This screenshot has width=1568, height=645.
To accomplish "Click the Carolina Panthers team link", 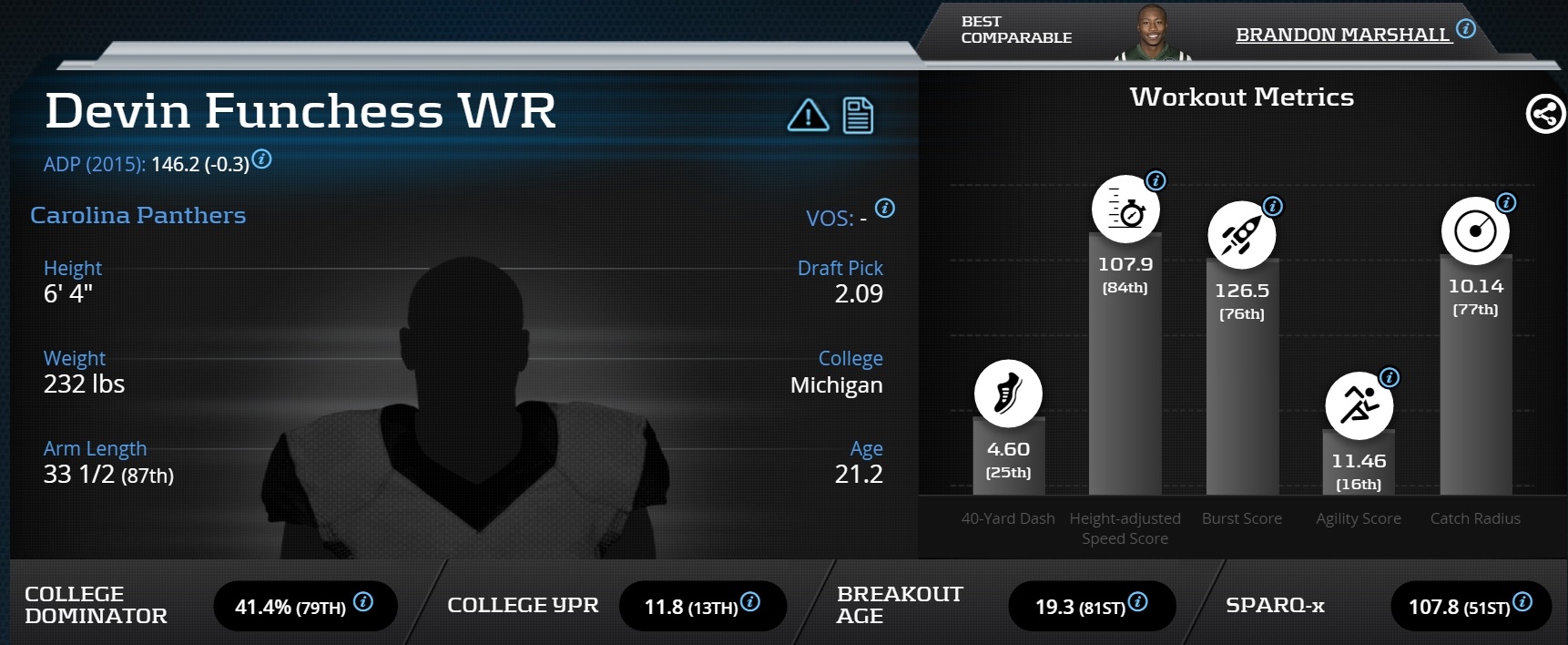I will tap(137, 215).
